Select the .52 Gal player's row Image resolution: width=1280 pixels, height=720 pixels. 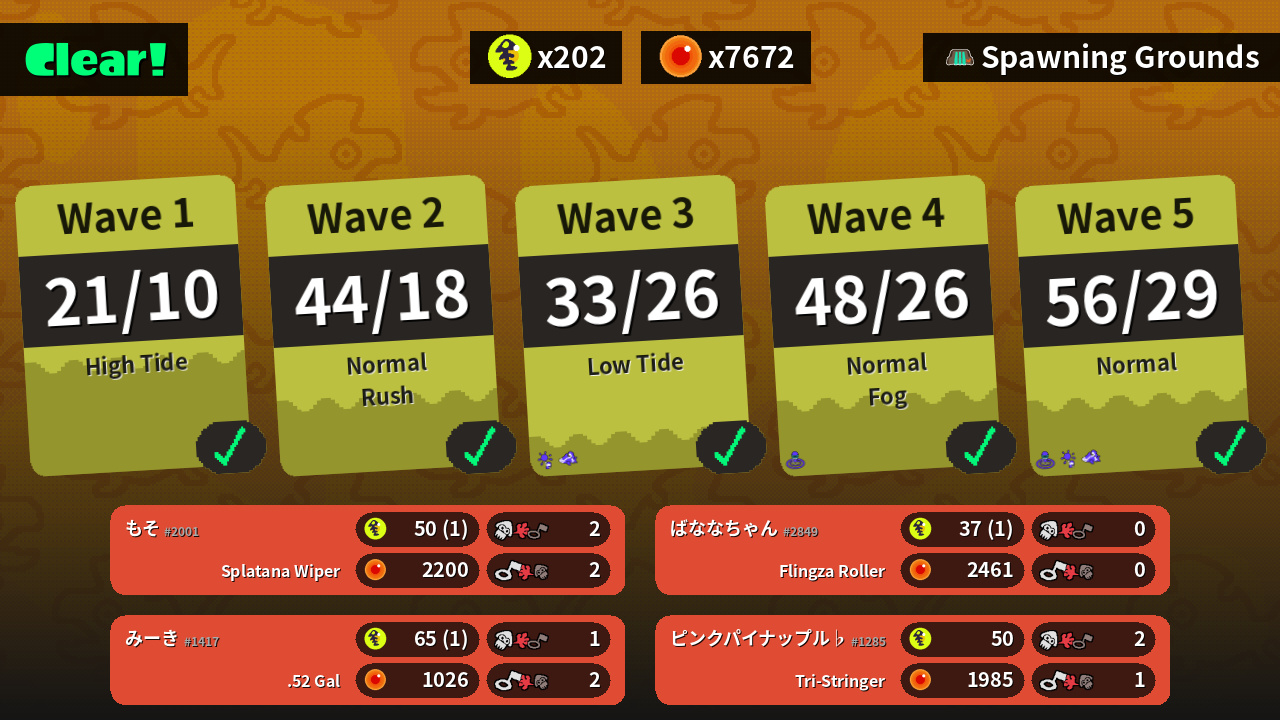367,660
